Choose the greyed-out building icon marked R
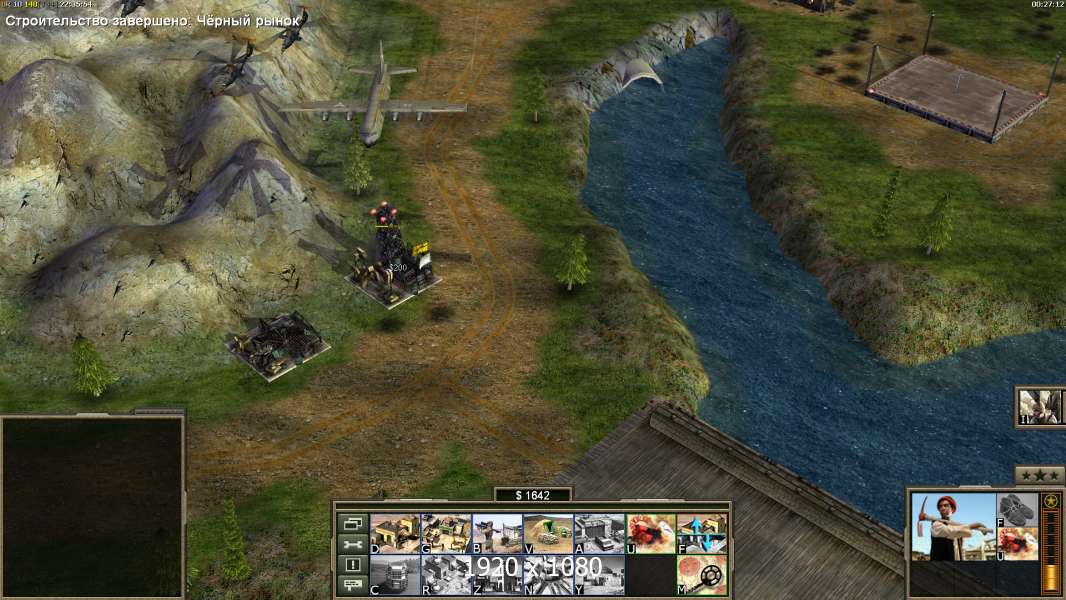The height and width of the screenshot is (600, 1066). click(445, 575)
